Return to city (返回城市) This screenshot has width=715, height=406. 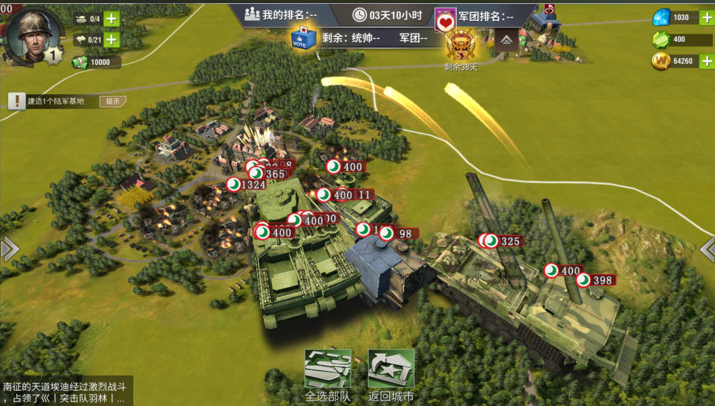point(391,375)
